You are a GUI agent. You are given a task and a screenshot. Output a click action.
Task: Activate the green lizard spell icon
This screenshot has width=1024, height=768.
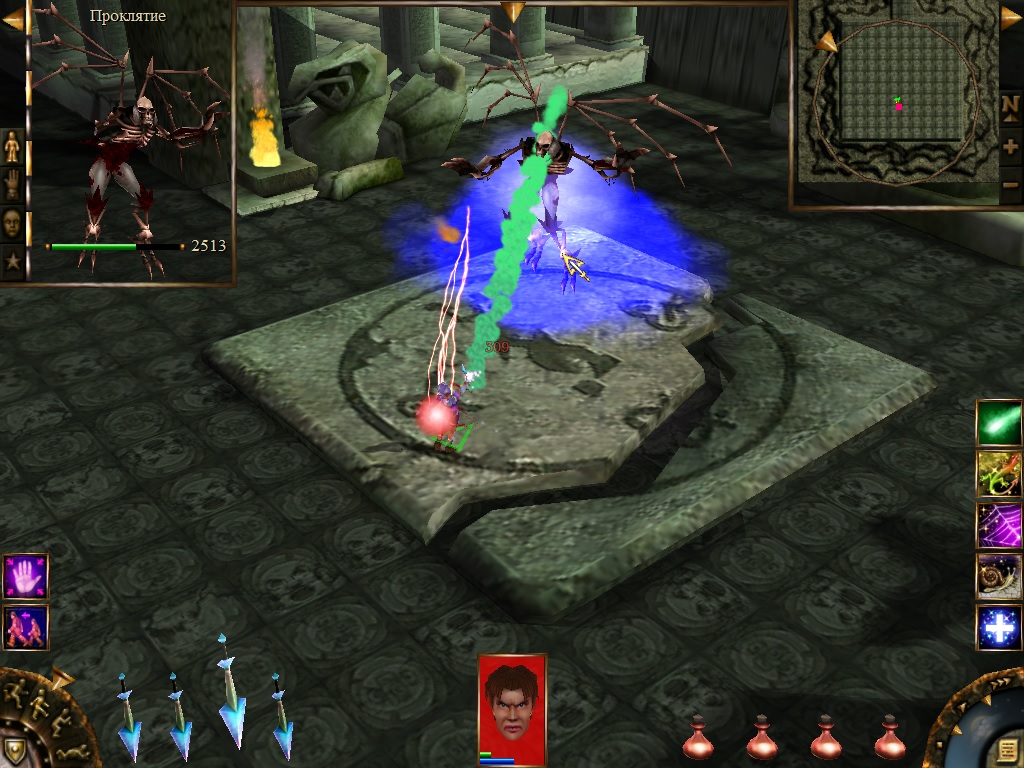[999, 474]
